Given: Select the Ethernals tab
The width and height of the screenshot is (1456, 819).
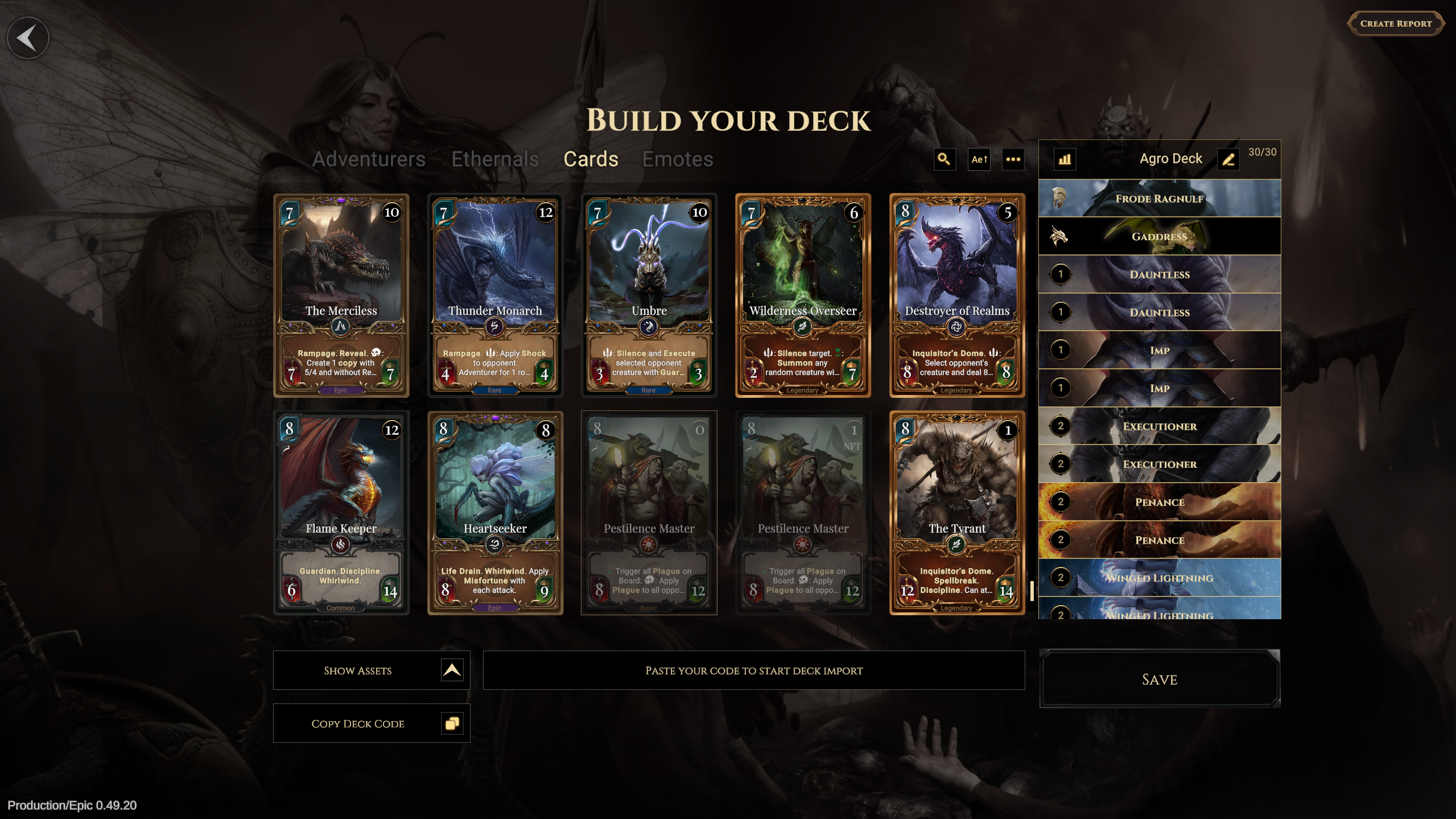Looking at the screenshot, I should click(x=495, y=159).
